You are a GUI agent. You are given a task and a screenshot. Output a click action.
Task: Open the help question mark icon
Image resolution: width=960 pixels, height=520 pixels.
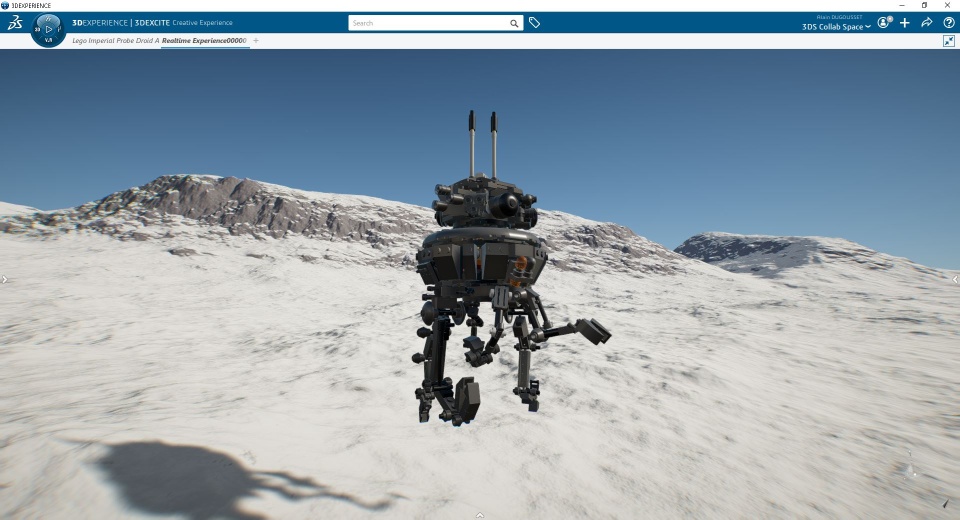pyautogui.click(x=949, y=23)
